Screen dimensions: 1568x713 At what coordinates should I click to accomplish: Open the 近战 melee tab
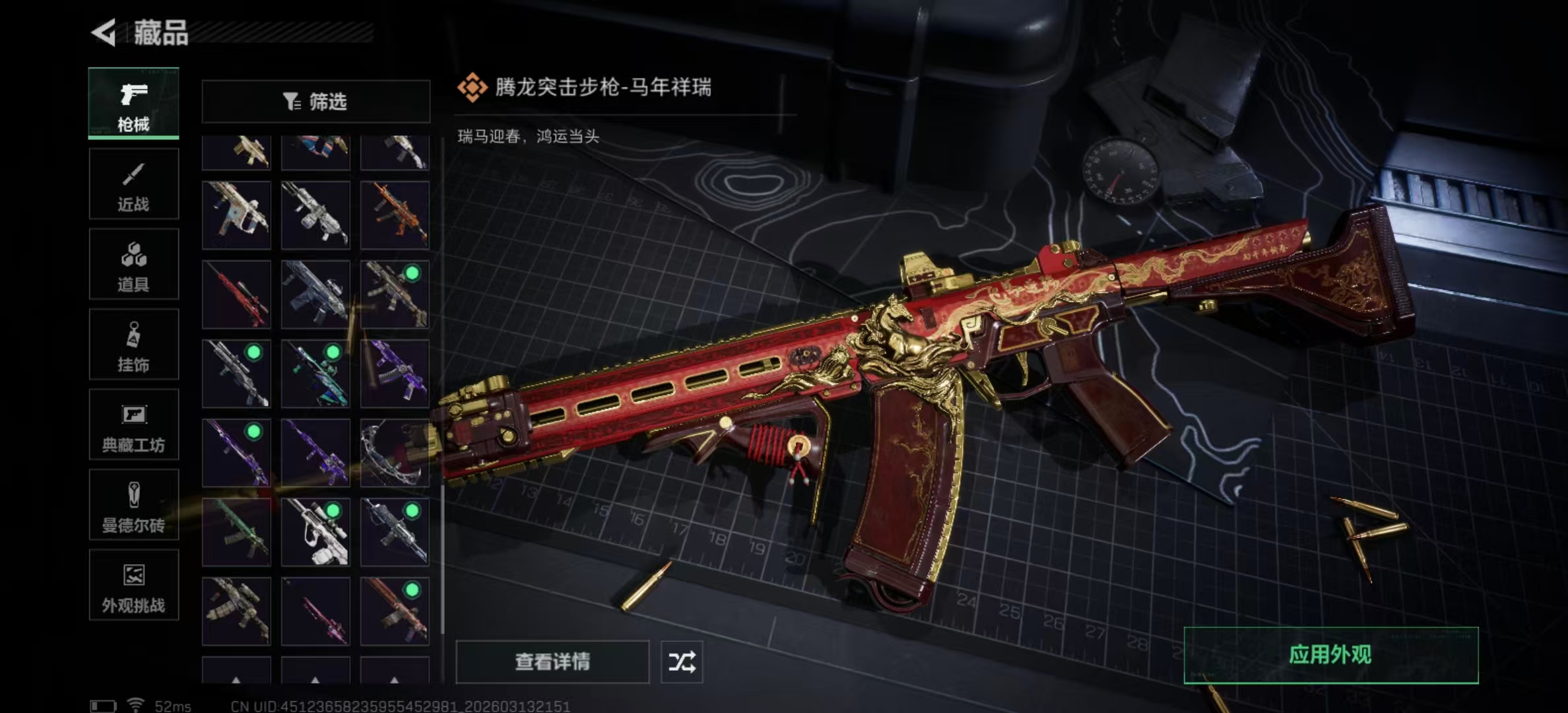133,184
